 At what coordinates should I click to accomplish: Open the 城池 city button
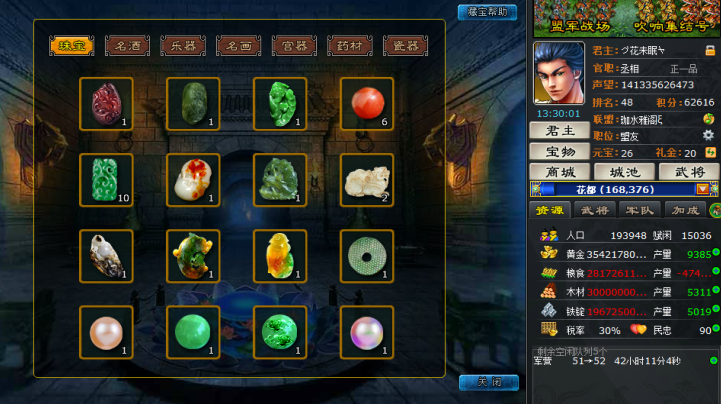[624, 172]
